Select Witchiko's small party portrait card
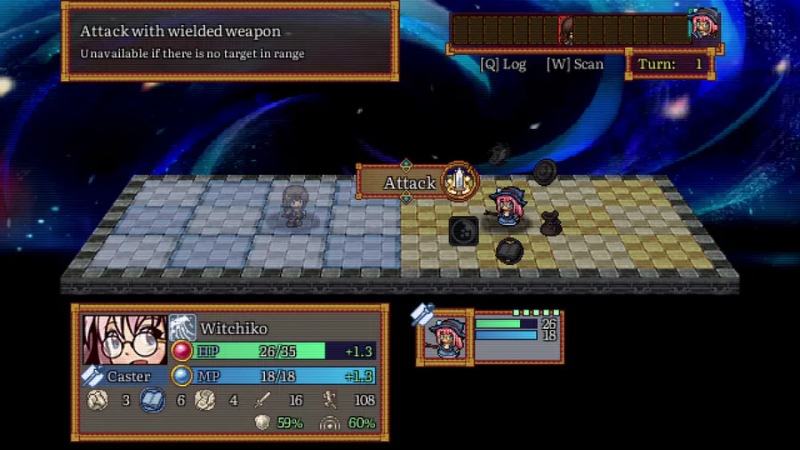Viewport: 800px width, 450px height. click(444, 336)
